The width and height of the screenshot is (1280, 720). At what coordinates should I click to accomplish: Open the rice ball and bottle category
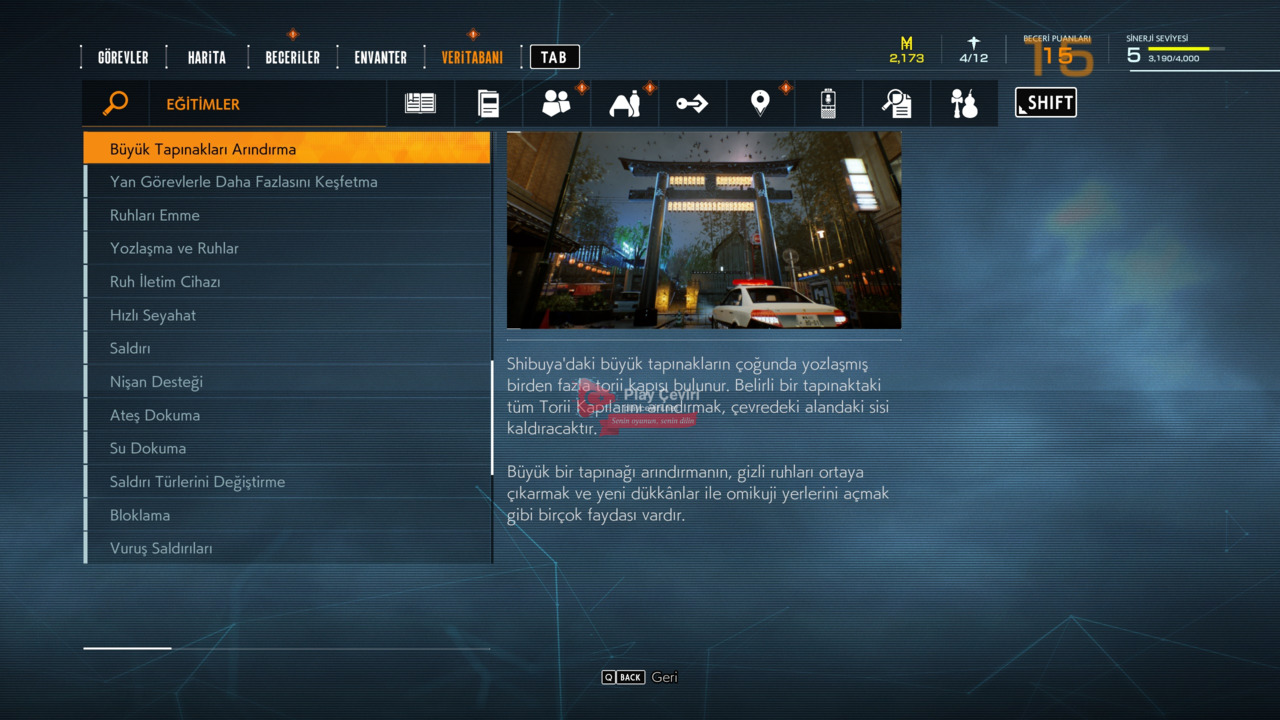[624, 103]
